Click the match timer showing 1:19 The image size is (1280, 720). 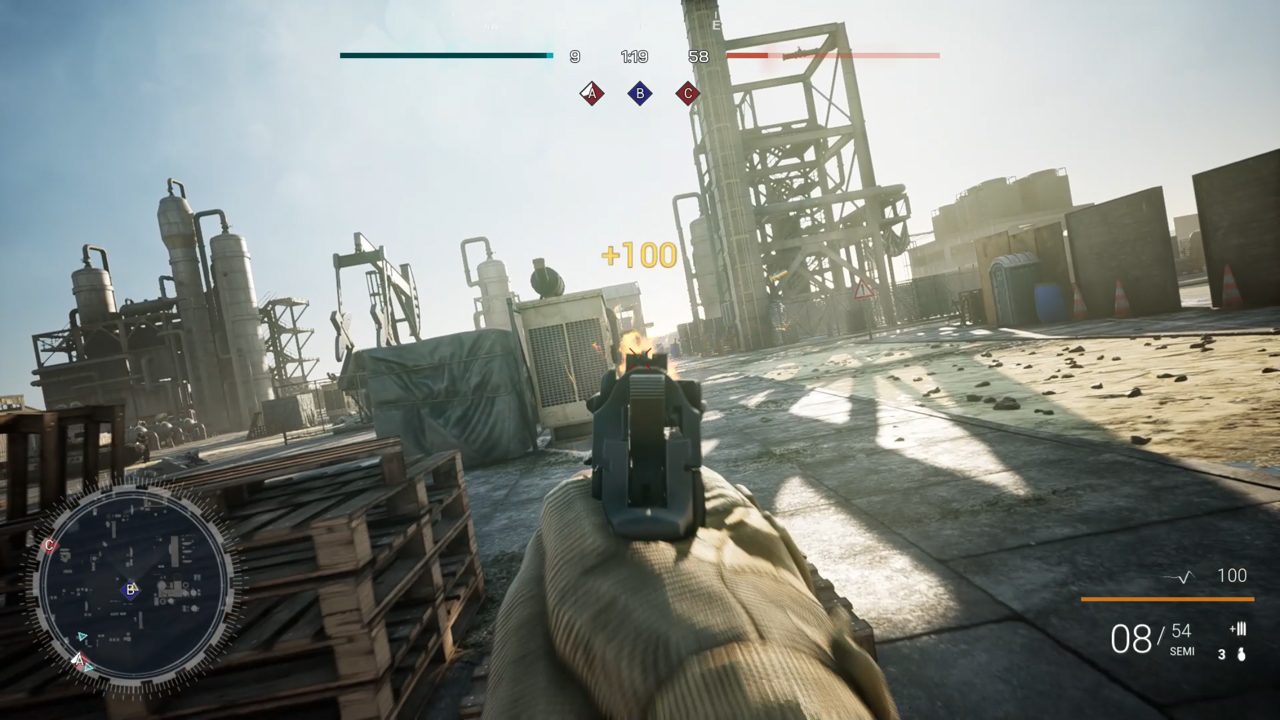pyautogui.click(x=635, y=56)
